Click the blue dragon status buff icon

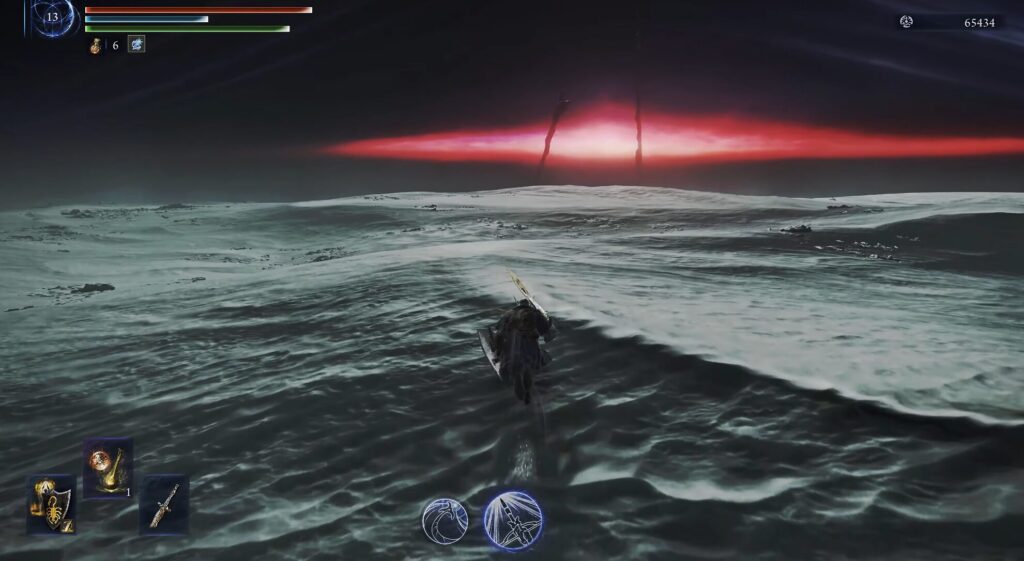point(136,45)
